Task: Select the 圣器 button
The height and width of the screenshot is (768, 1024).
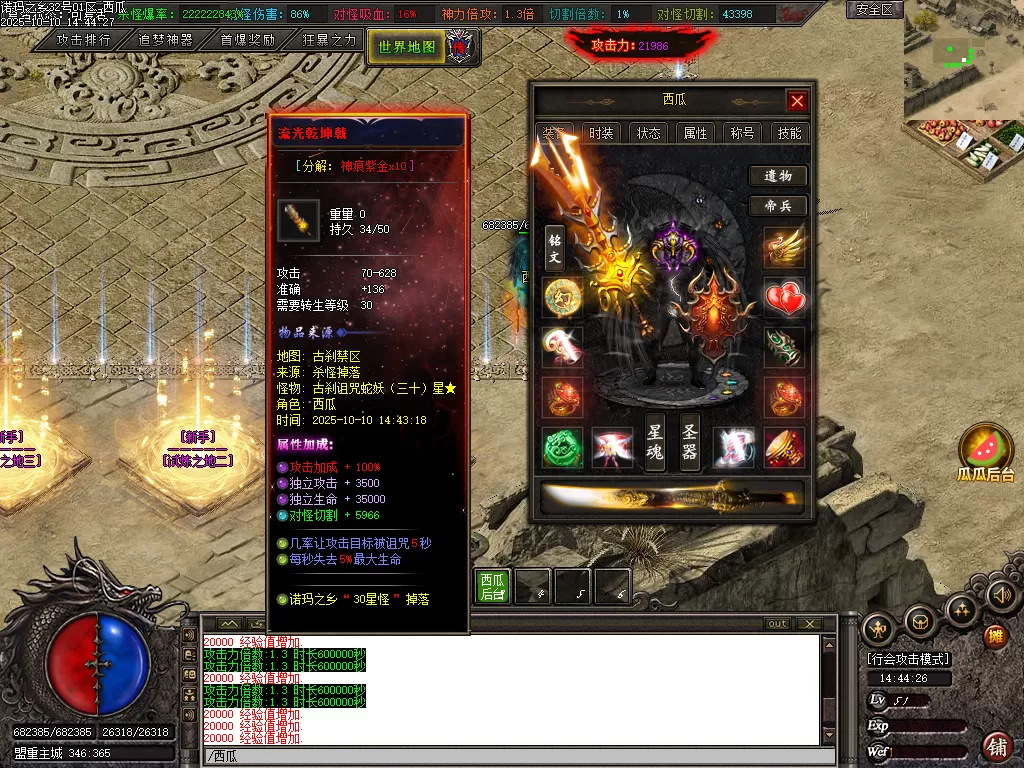Action: coord(690,441)
